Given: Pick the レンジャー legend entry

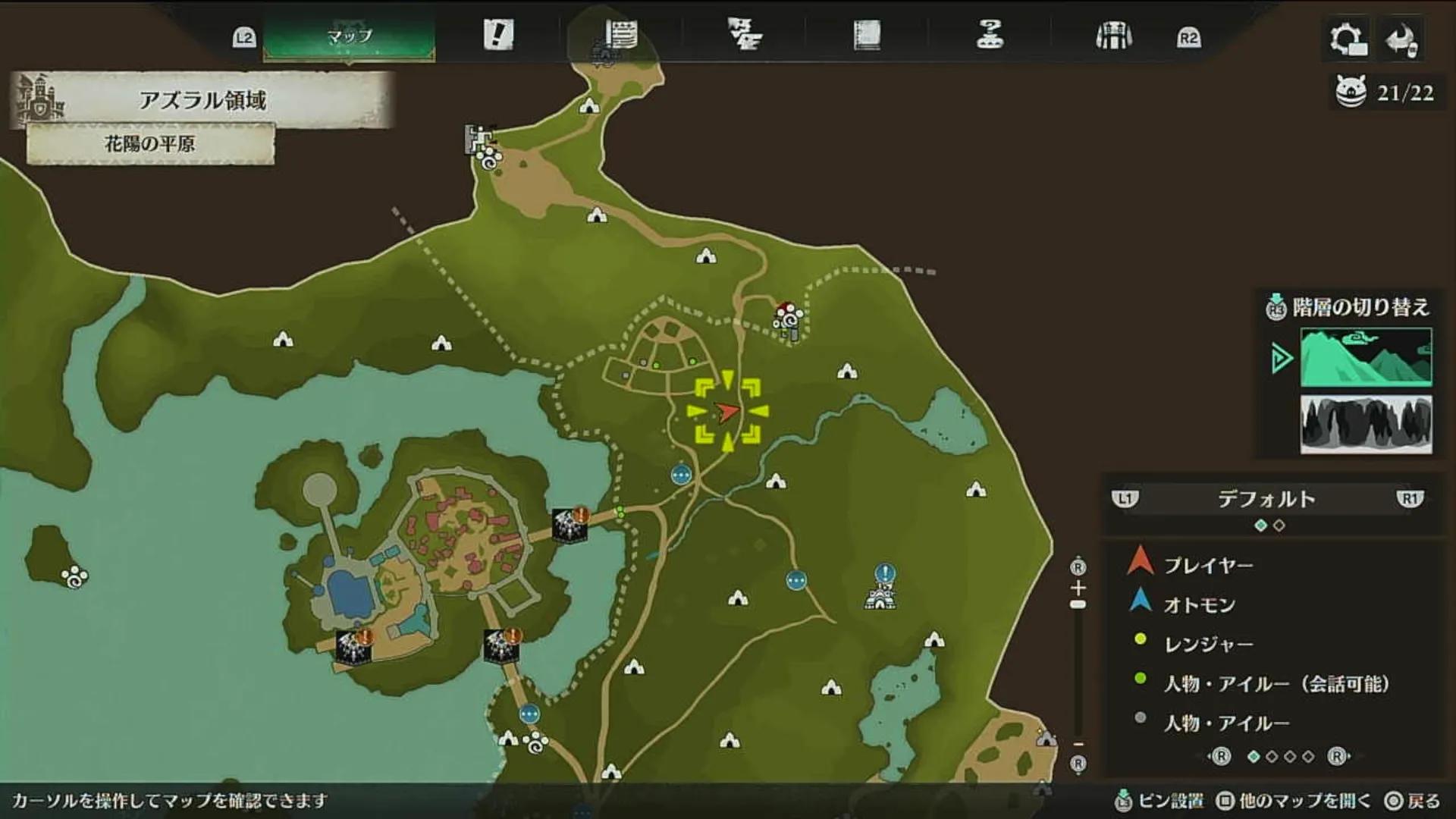Looking at the screenshot, I should pos(1208,645).
